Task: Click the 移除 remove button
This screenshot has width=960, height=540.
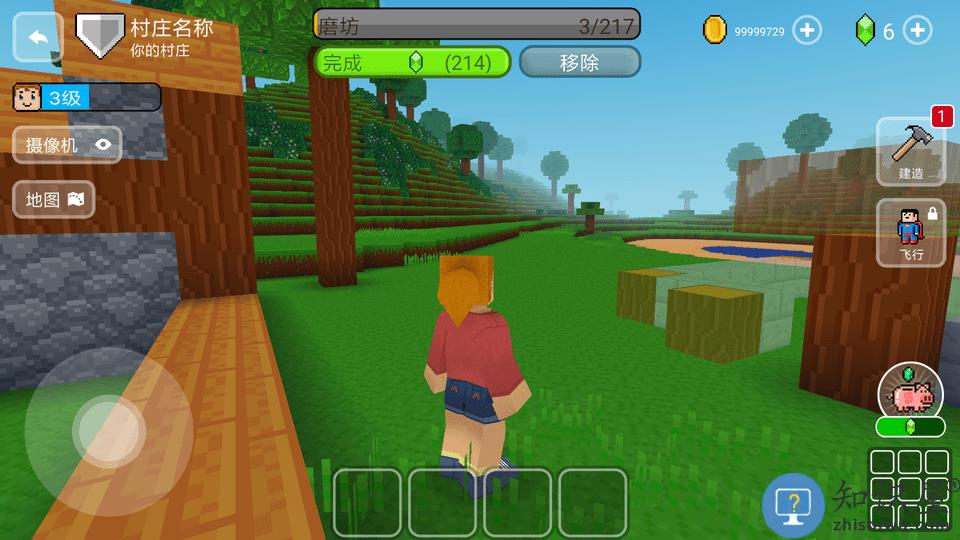Action: [x=579, y=63]
